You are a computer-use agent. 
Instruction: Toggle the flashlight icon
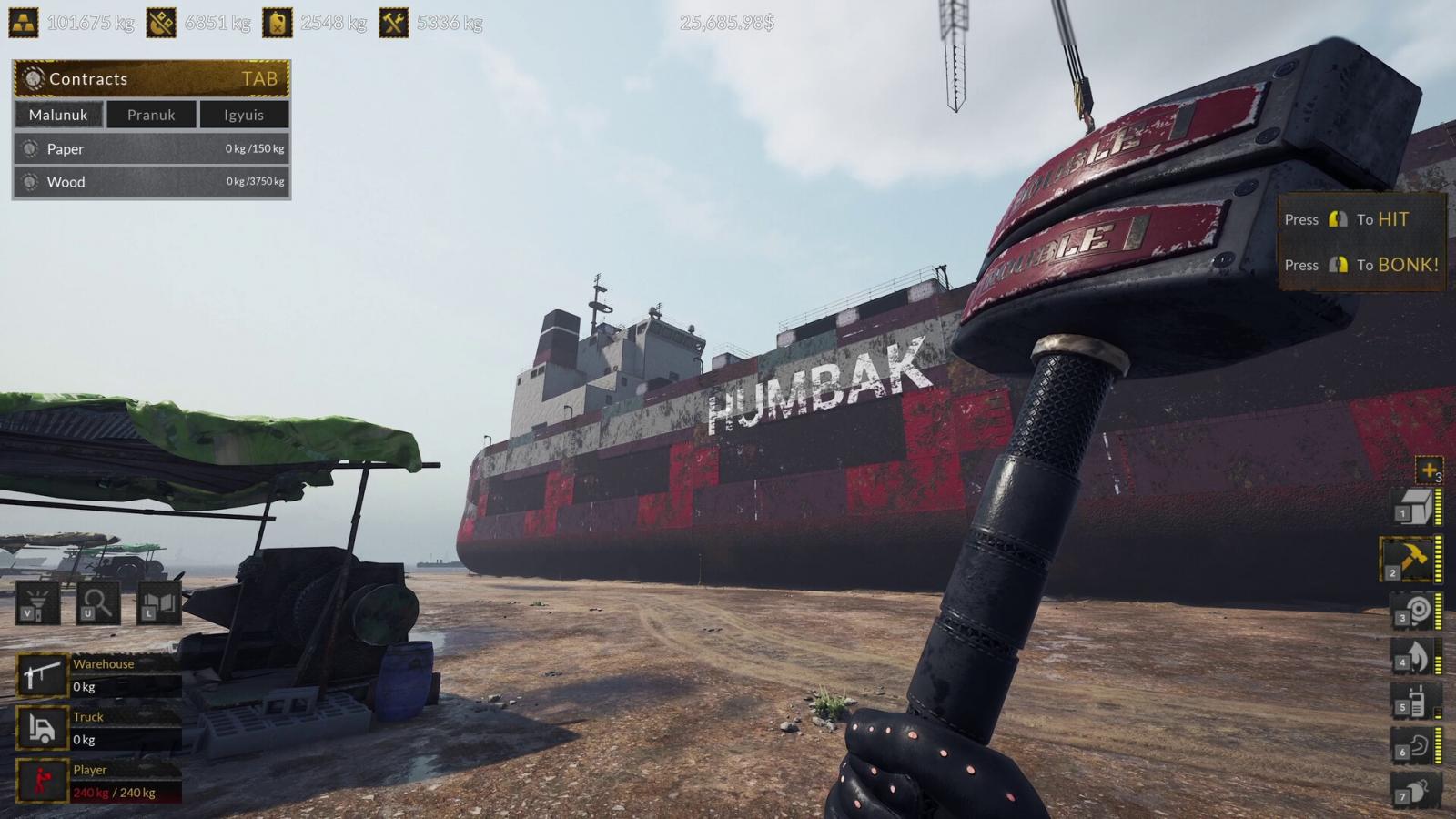(x=37, y=602)
